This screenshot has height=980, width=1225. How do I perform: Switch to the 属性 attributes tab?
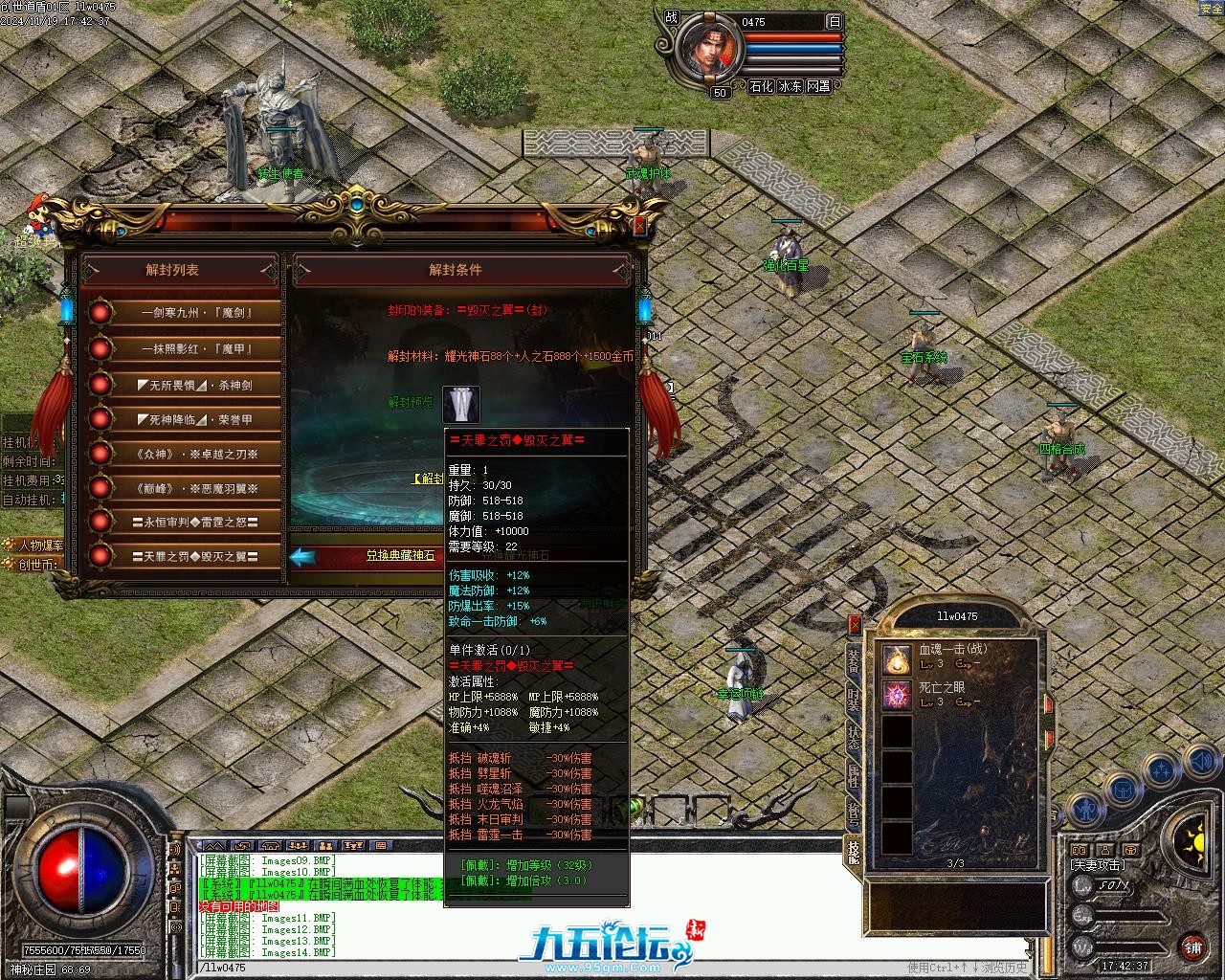pos(853,776)
